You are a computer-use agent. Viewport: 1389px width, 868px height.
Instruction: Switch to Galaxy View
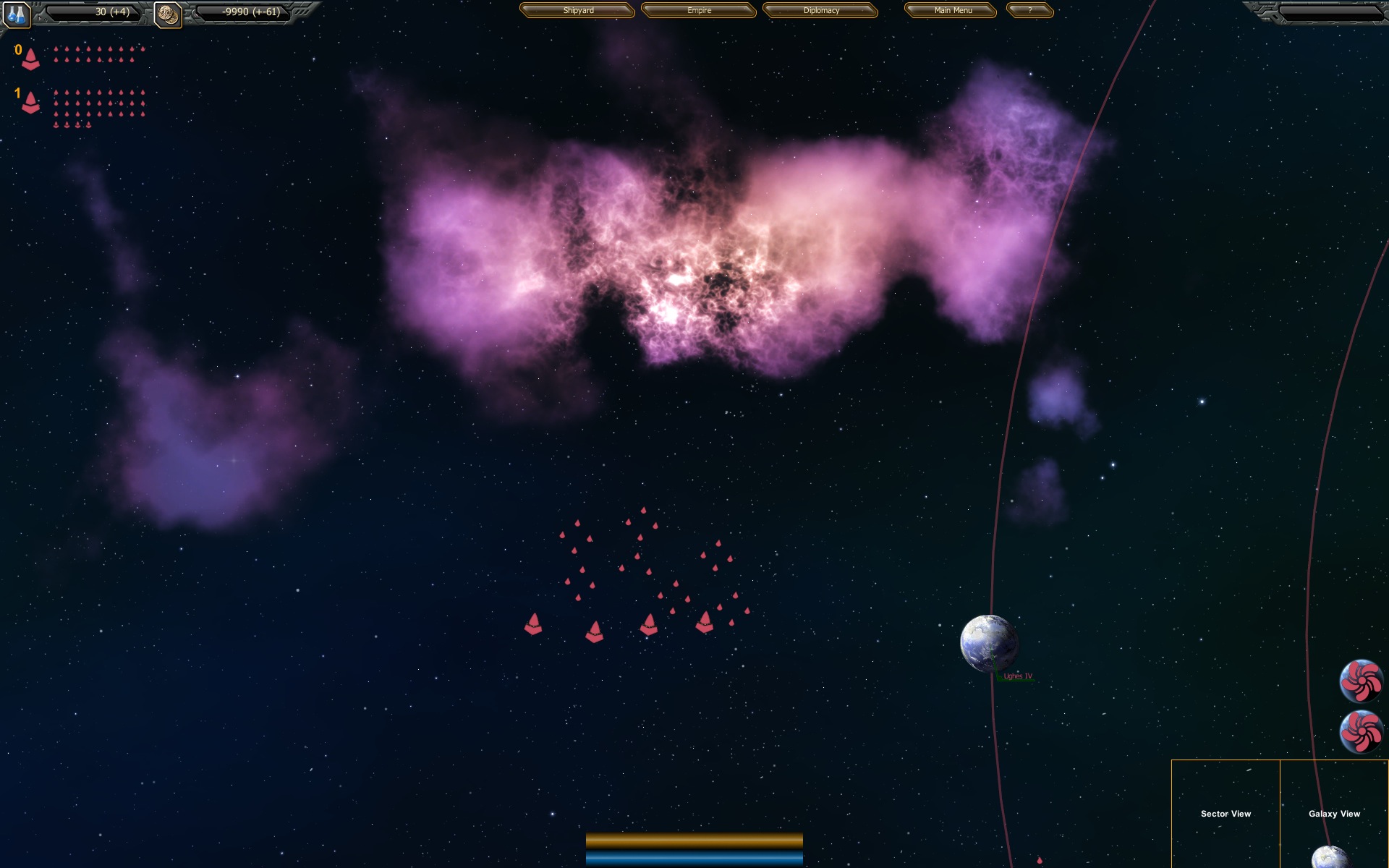point(1335,814)
